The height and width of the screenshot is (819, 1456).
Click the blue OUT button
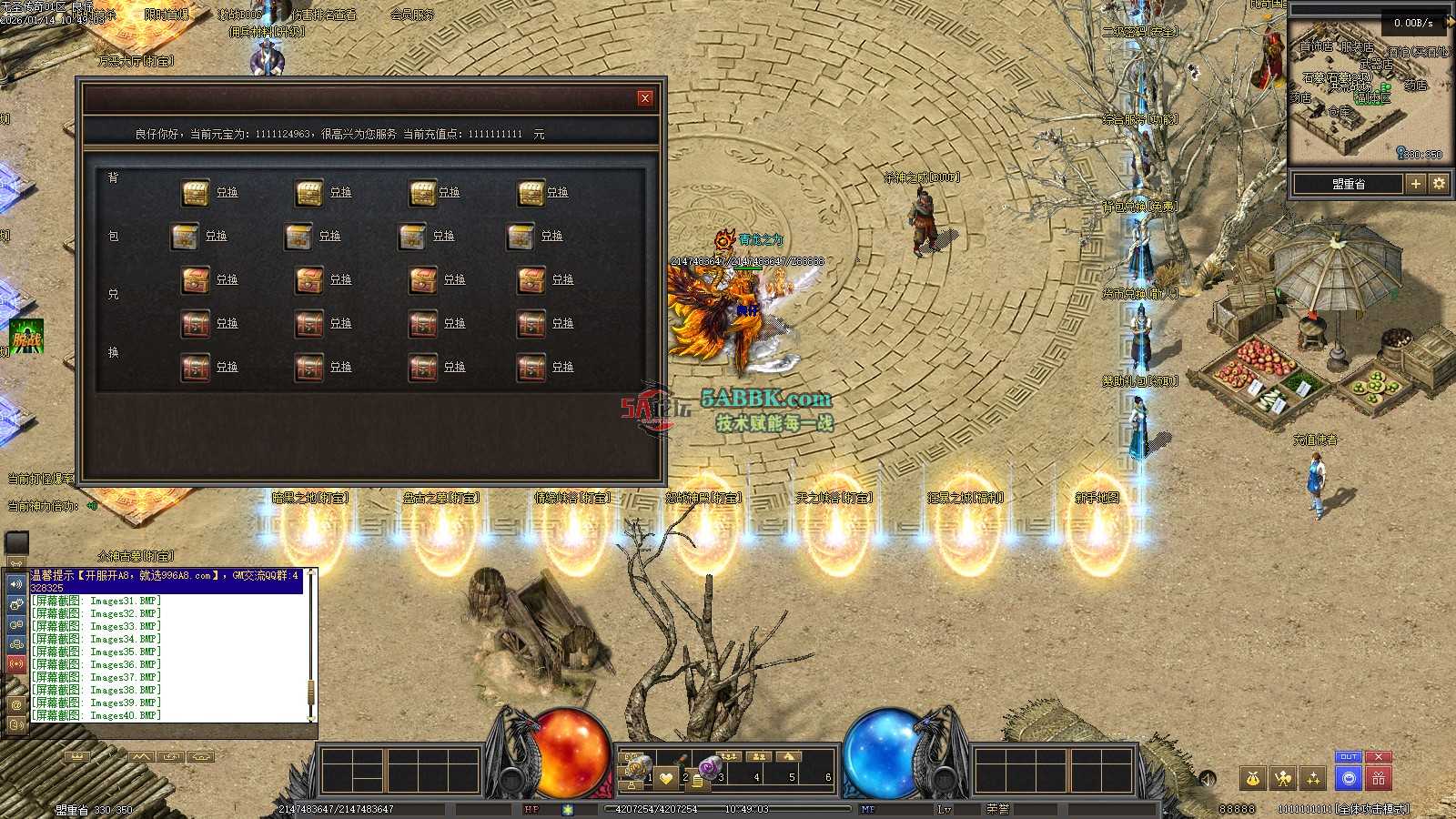pyautogui.click(x=1349, y=757)
